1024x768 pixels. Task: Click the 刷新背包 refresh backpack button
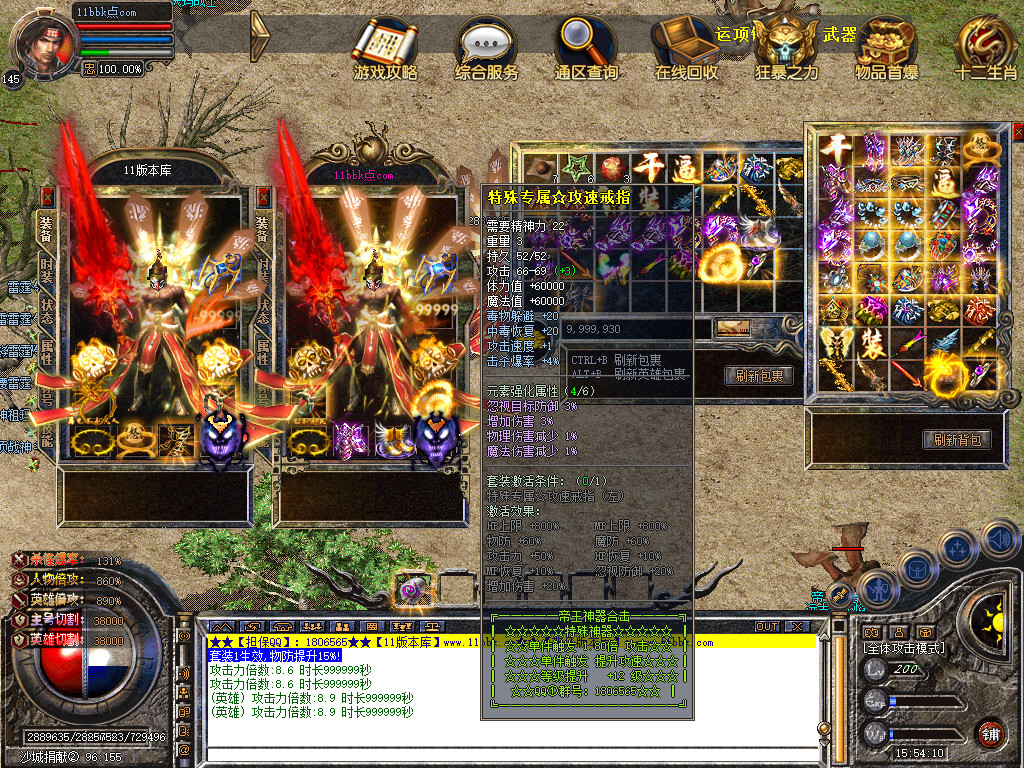[957, 439]
